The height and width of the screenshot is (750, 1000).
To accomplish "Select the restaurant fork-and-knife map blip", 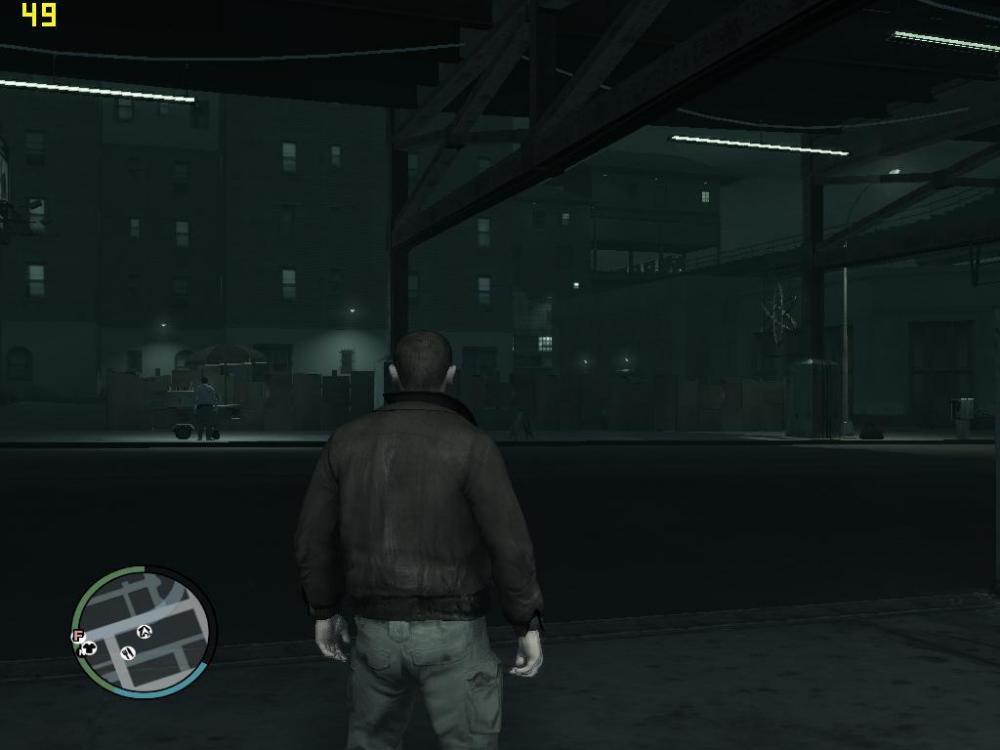I will pyautogui.click(x=128, y=653).
